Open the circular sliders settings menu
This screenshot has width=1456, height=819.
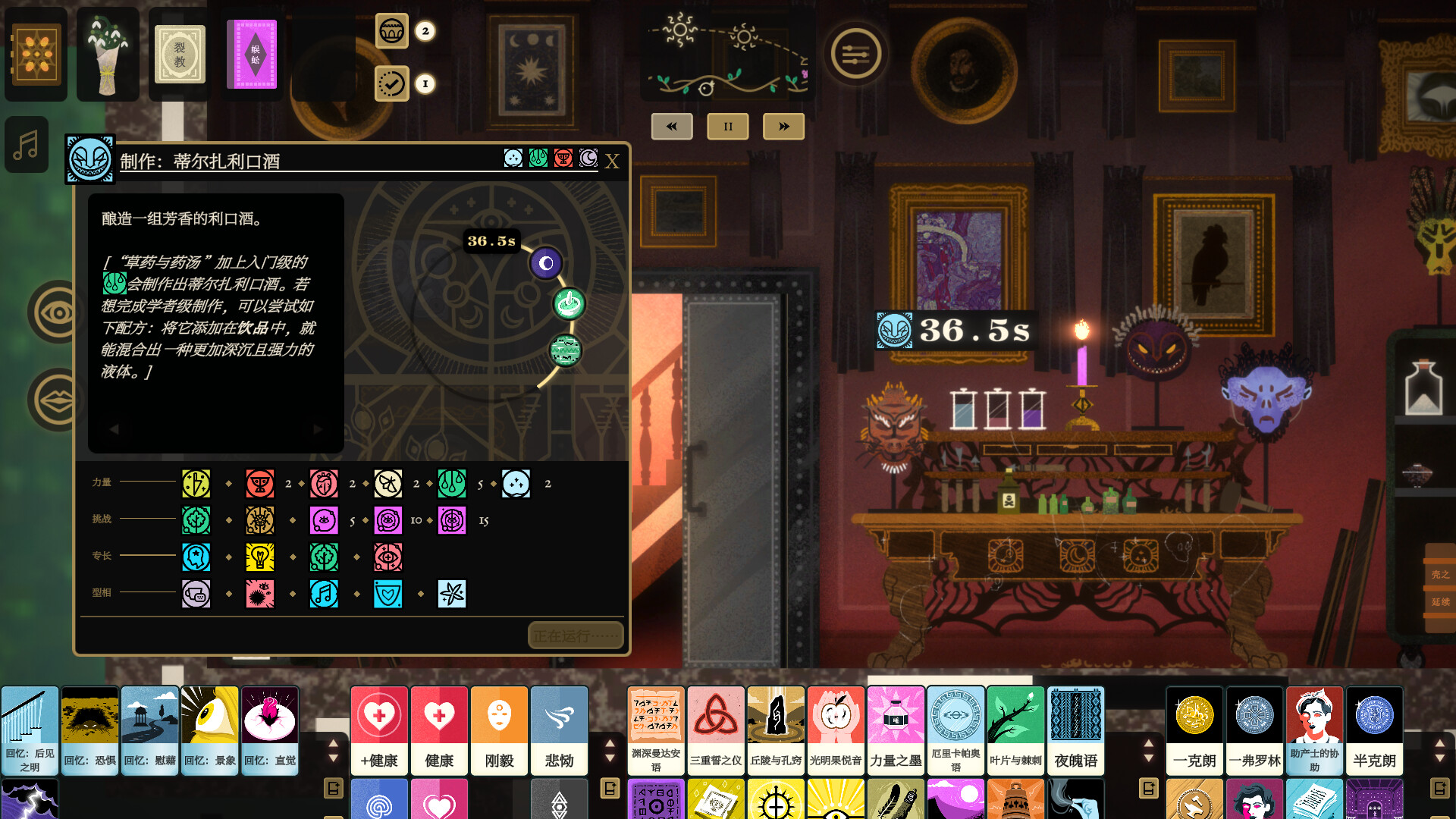tap(855, 54)
